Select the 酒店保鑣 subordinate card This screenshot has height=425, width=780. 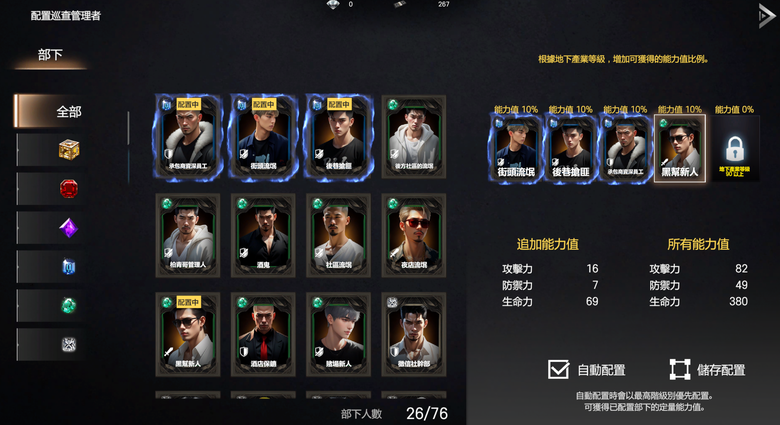(x=263, y=333)
